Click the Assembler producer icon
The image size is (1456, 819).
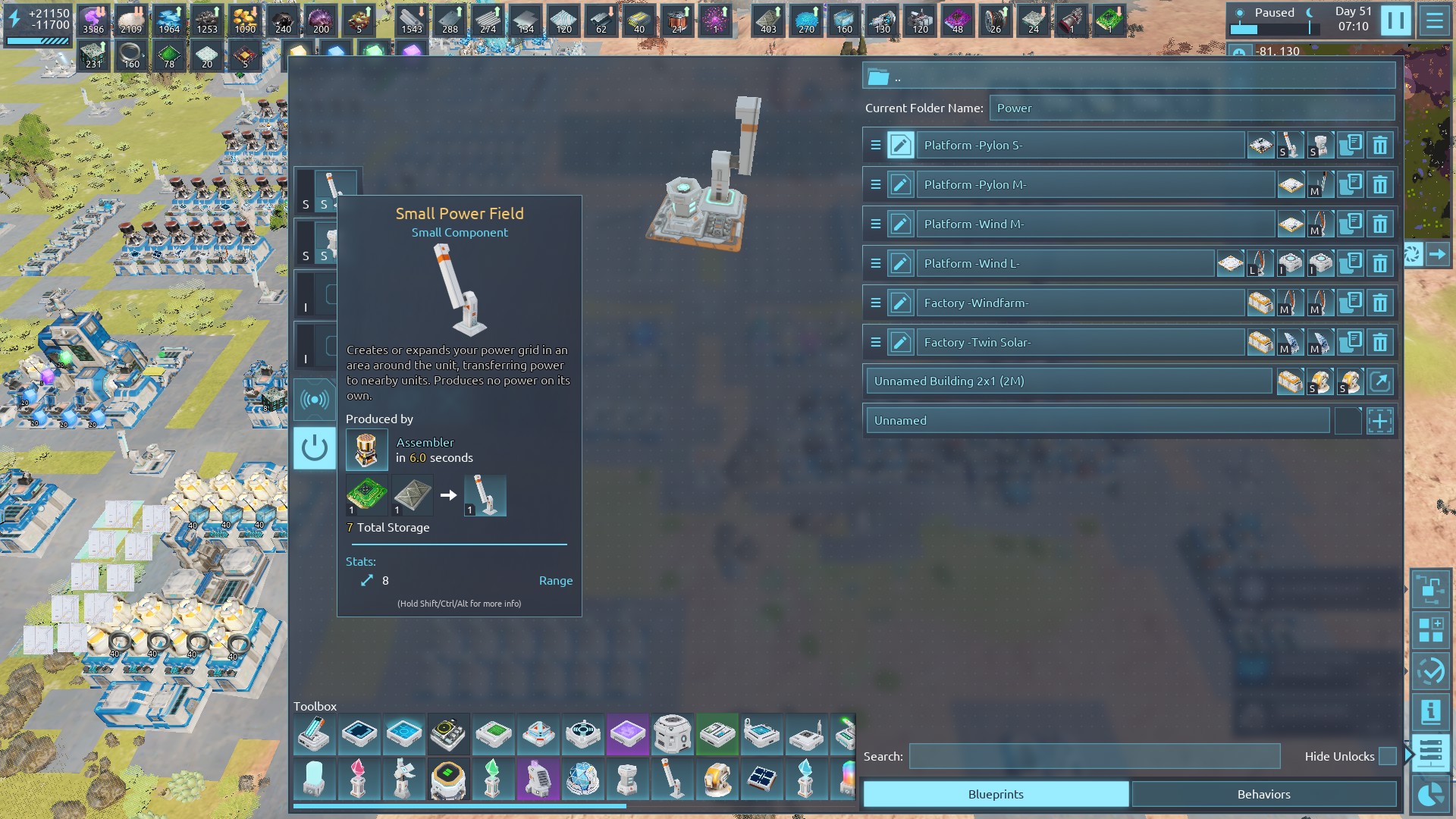[x=366, y=450]
